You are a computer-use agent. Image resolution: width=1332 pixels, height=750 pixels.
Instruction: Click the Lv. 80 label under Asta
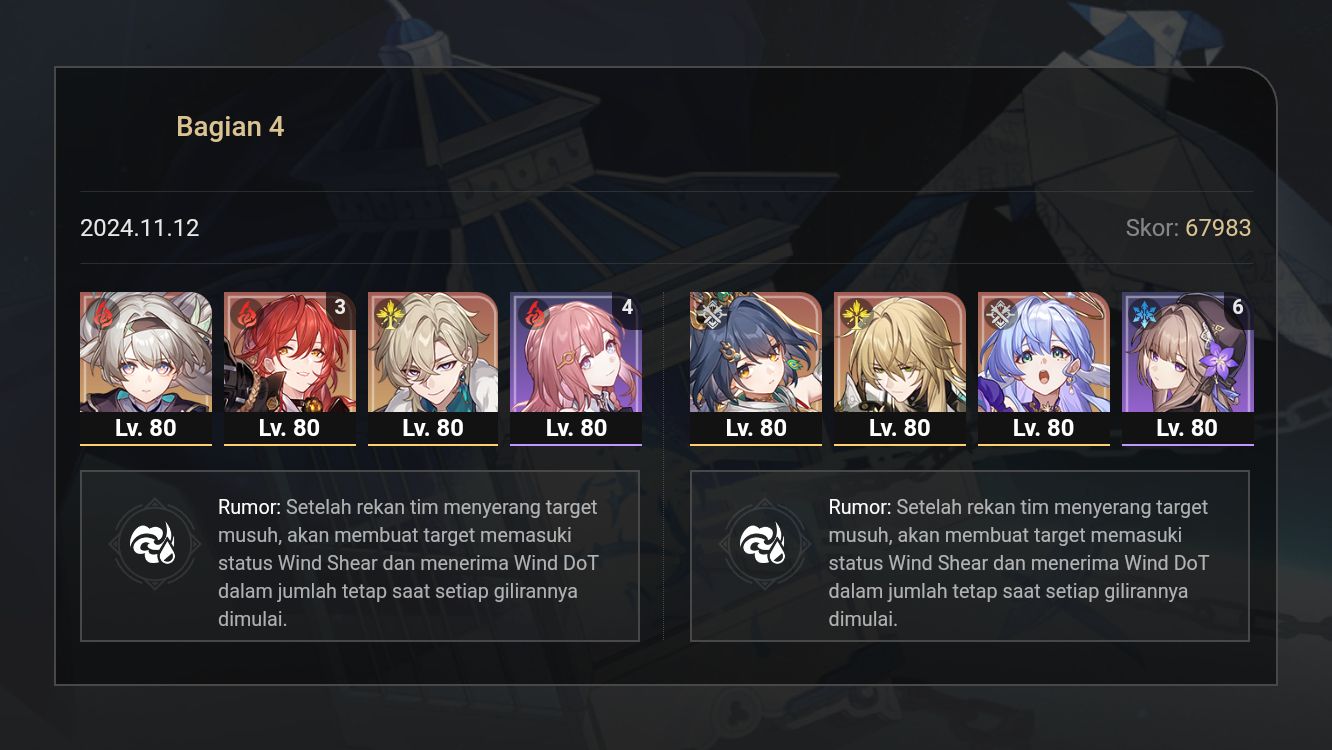pyautogui.click(x=576, y=428)
